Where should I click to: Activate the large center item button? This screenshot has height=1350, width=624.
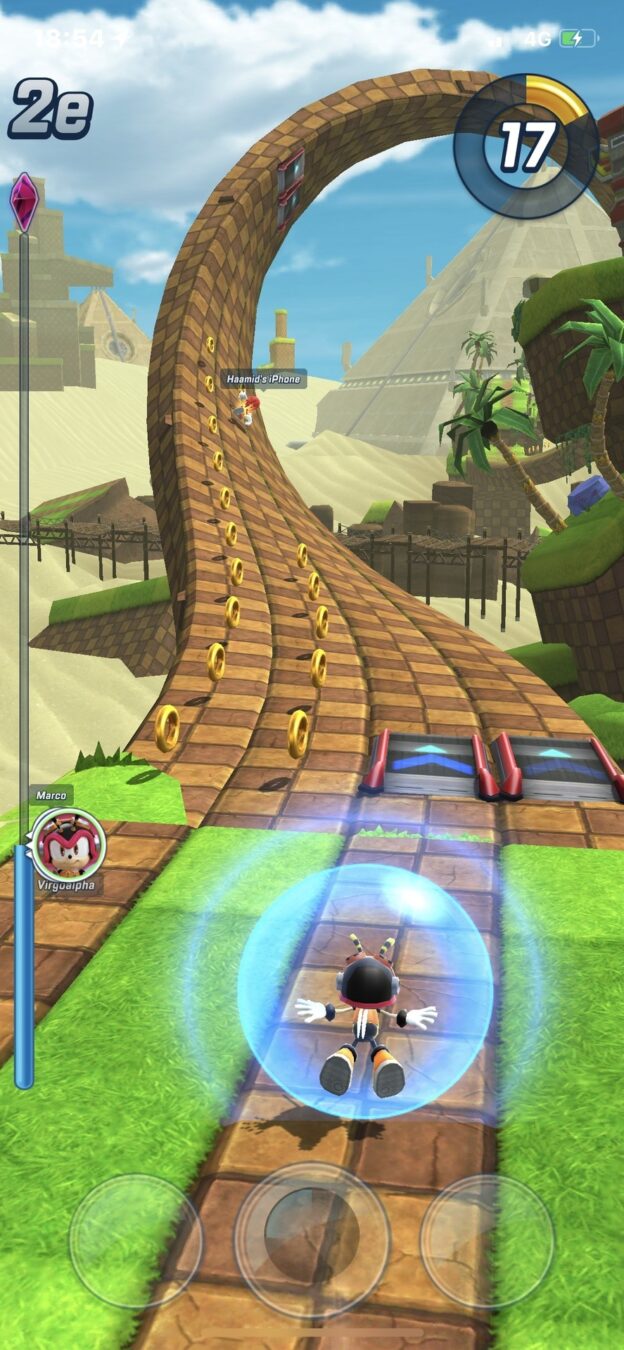312,1239
